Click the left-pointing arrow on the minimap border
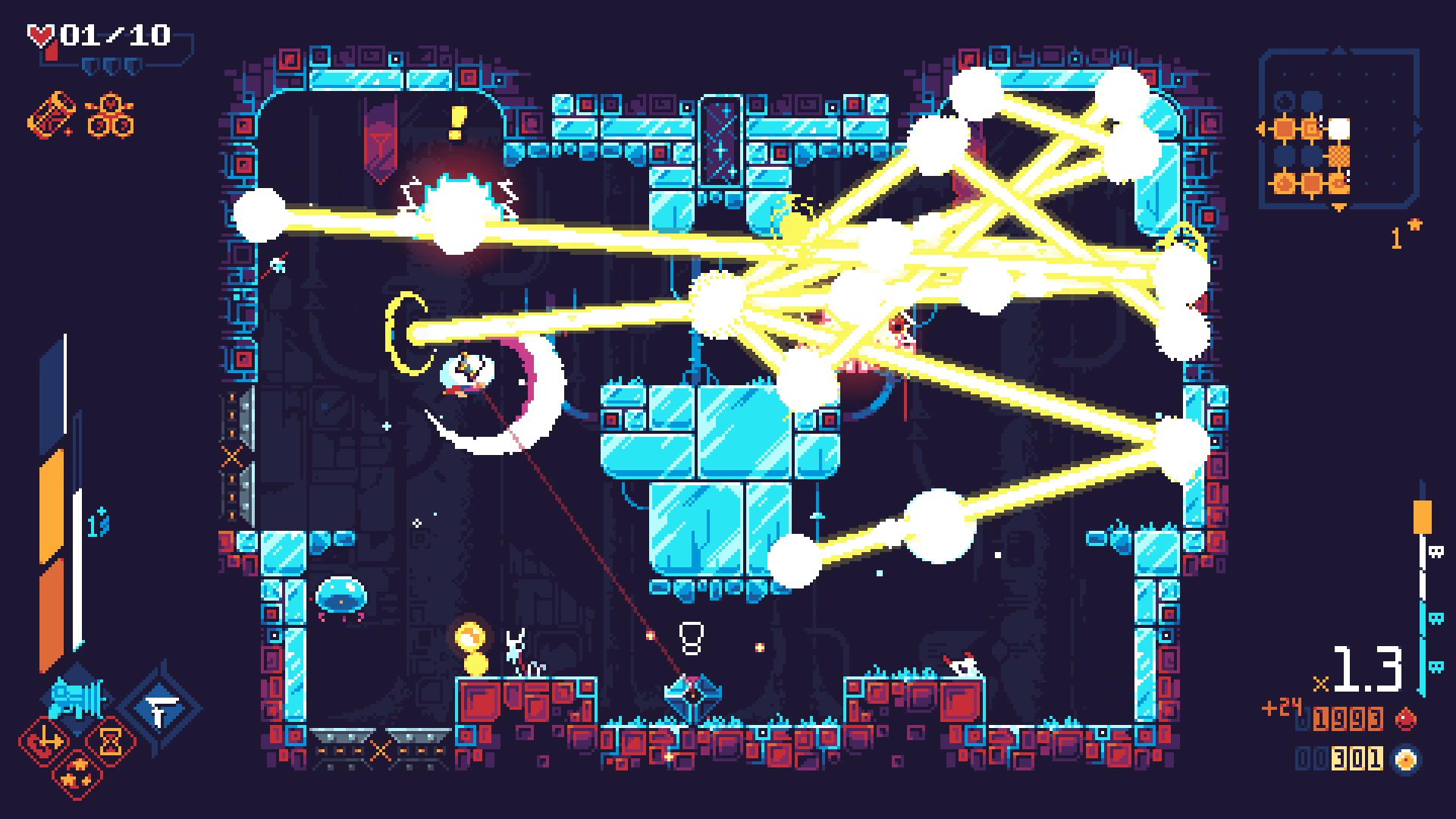 click(x=1260, y=128)
